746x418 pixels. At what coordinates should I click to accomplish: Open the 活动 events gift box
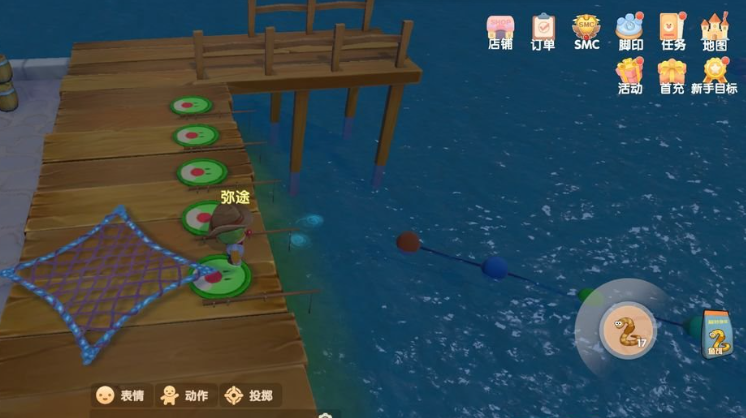(x=630, y=75)
